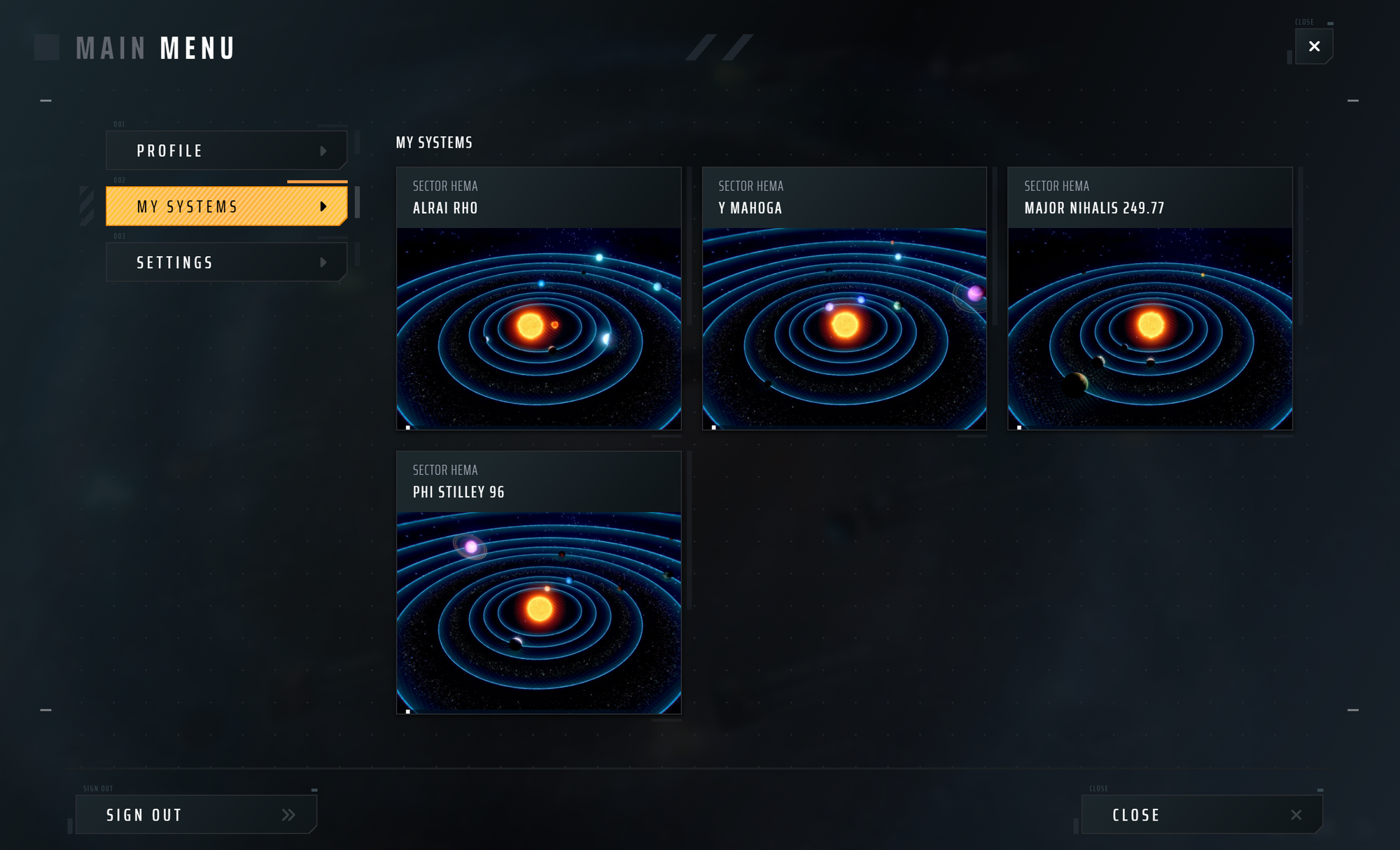Screen dimensions: 1400x850
Task: Click the X icon inside the Close button
Action: [x=1296, y=814]
